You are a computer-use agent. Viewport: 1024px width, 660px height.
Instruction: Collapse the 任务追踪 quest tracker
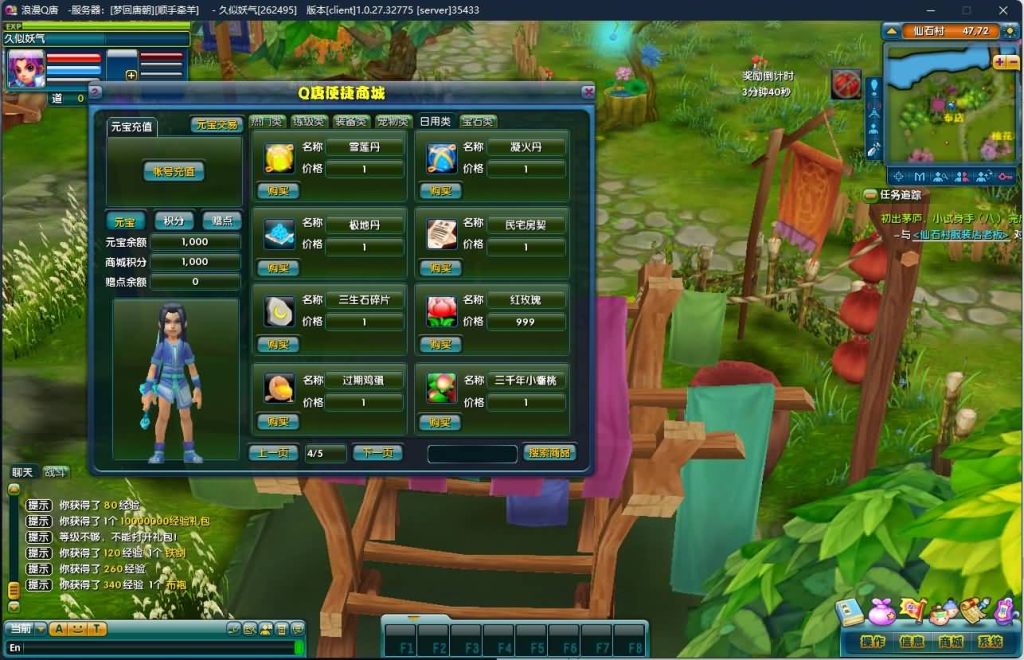[x=870, y=195]
